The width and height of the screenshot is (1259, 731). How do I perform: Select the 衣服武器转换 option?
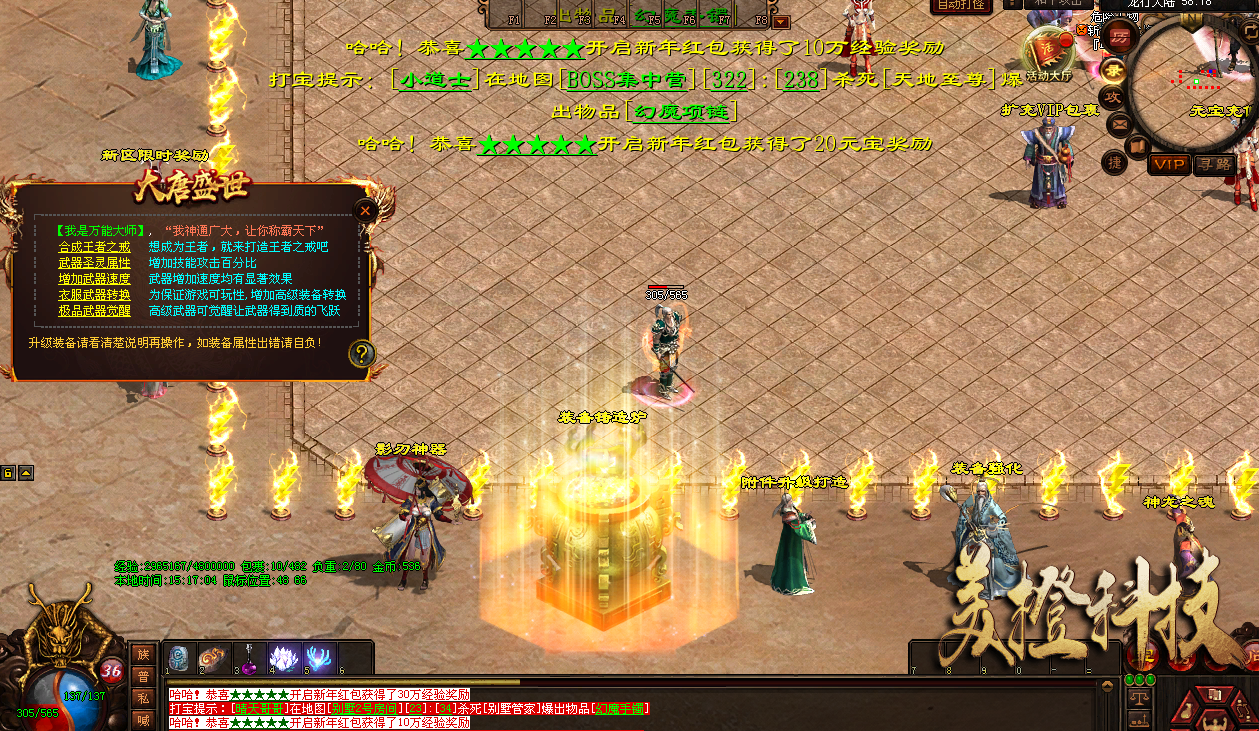94,294
